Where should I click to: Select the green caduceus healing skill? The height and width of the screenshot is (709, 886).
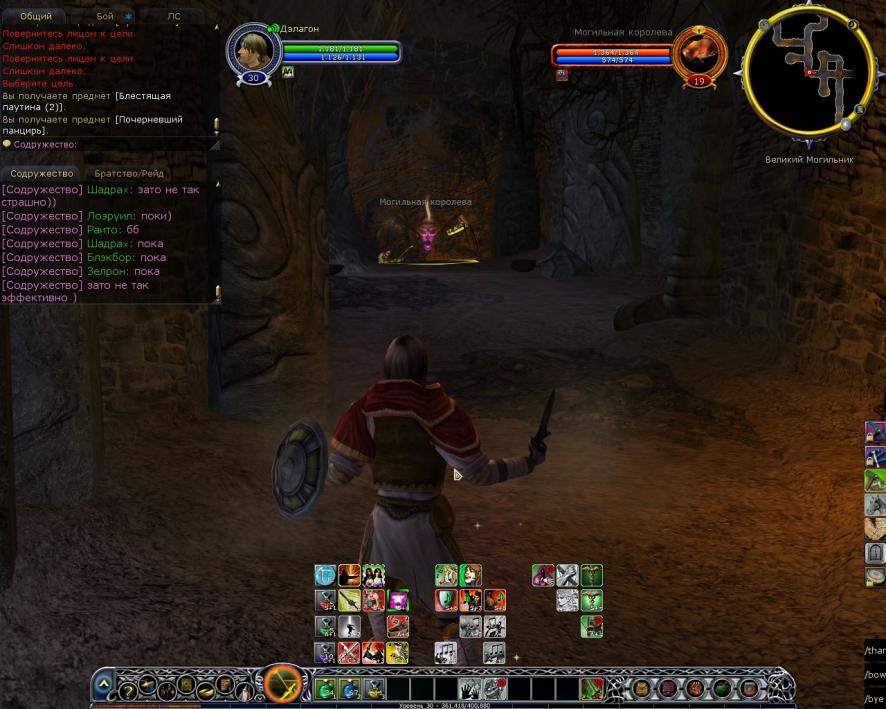click(592, 575)
